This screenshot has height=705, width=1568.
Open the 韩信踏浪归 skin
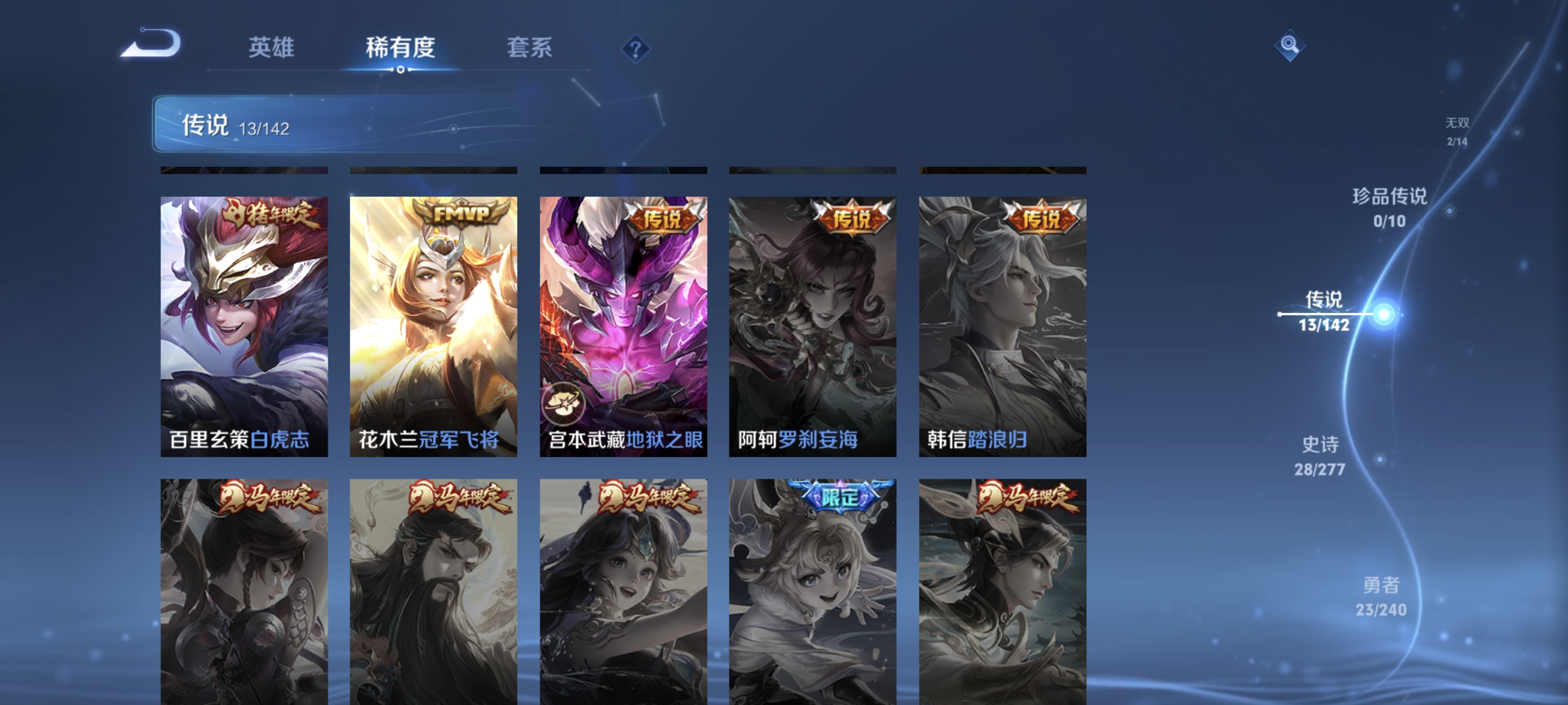tap(1002, 320)
